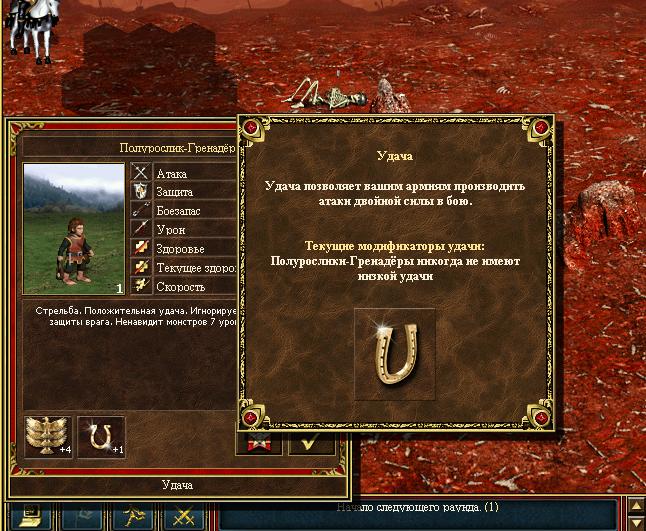Click the eagle morale icon showing +4
Viewport: 646px width, 531px height.
click(47, 437)
